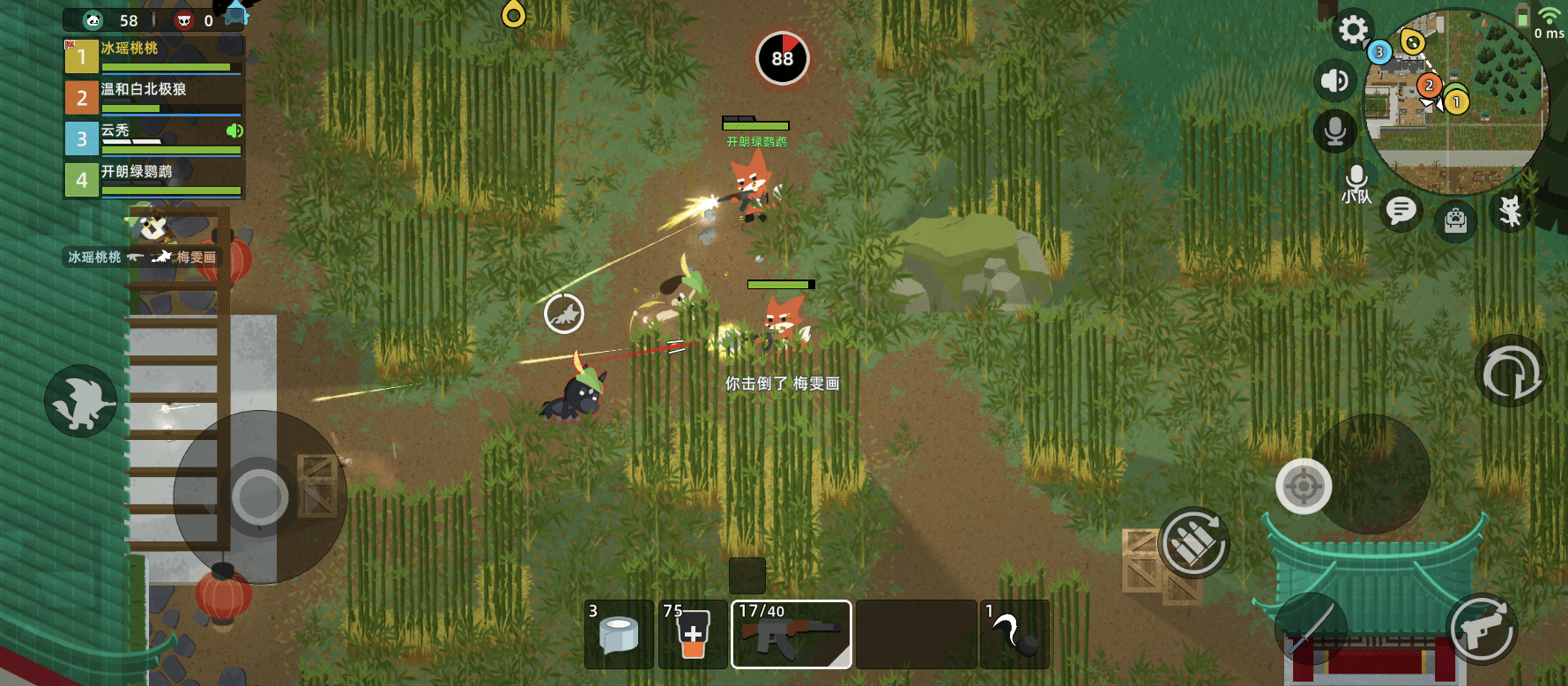Tap the animal jump button at left

click(x=81, y=401)
